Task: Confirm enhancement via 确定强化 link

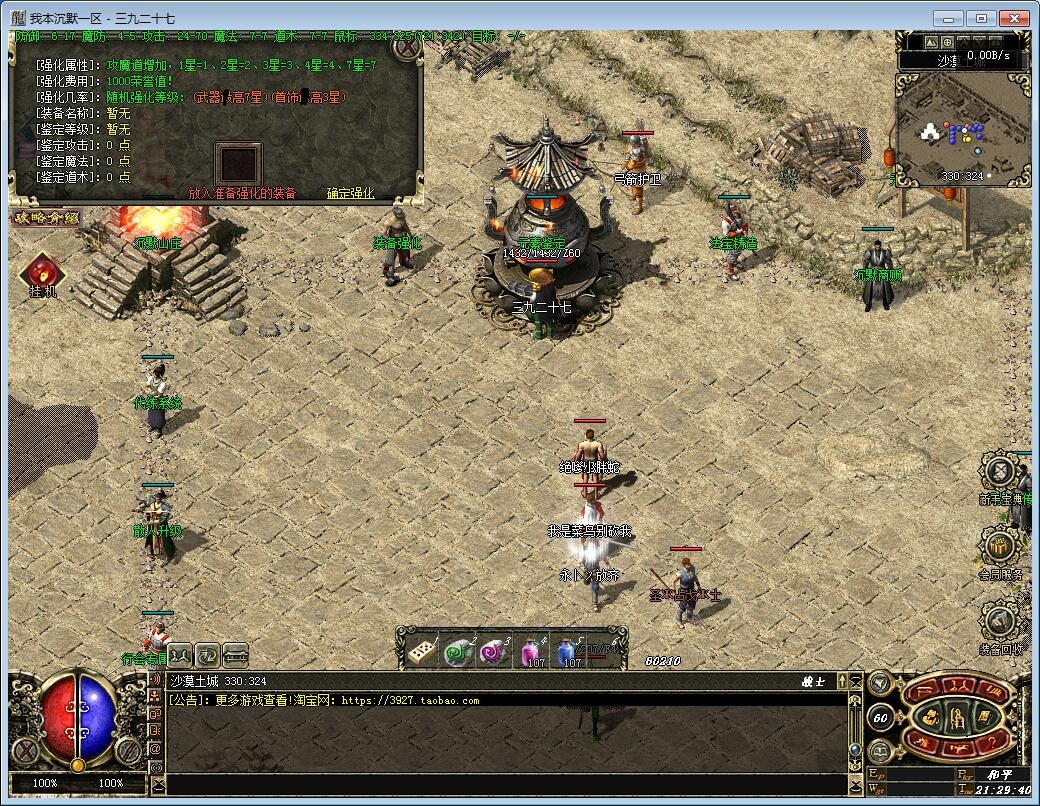Action: 350,193
